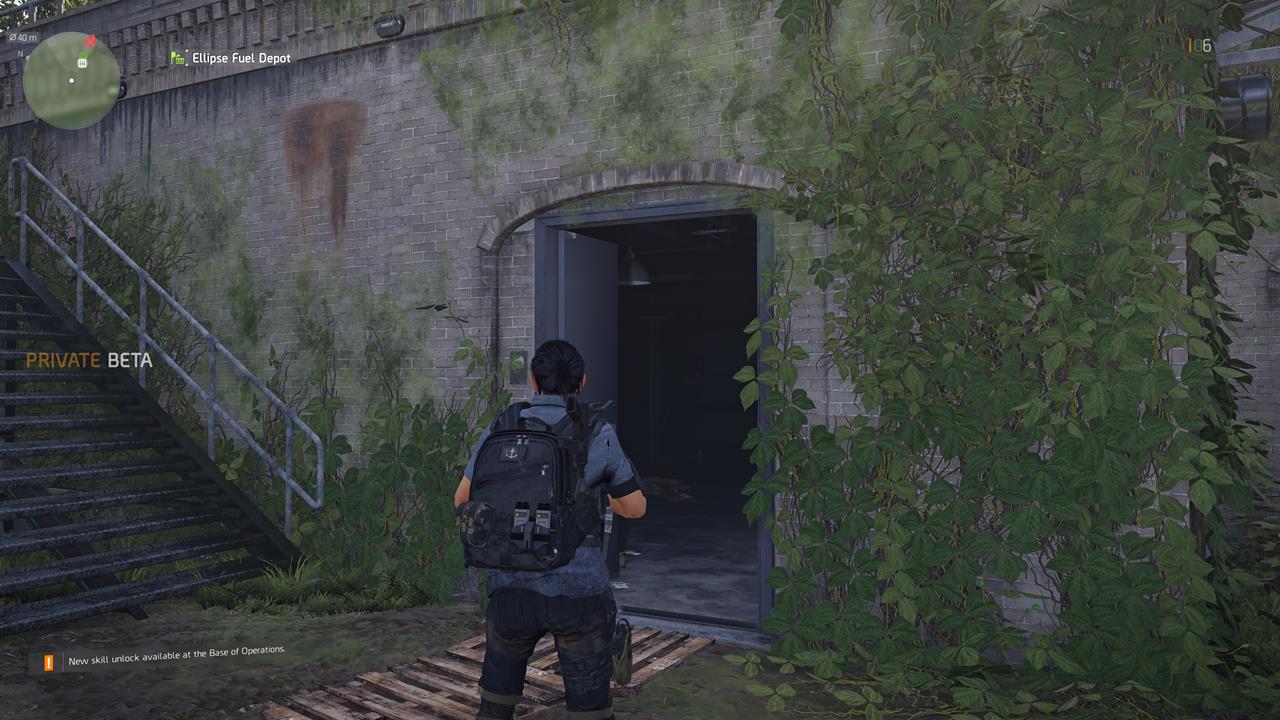Click the level 6 indicator top right

coord(1207,45)
